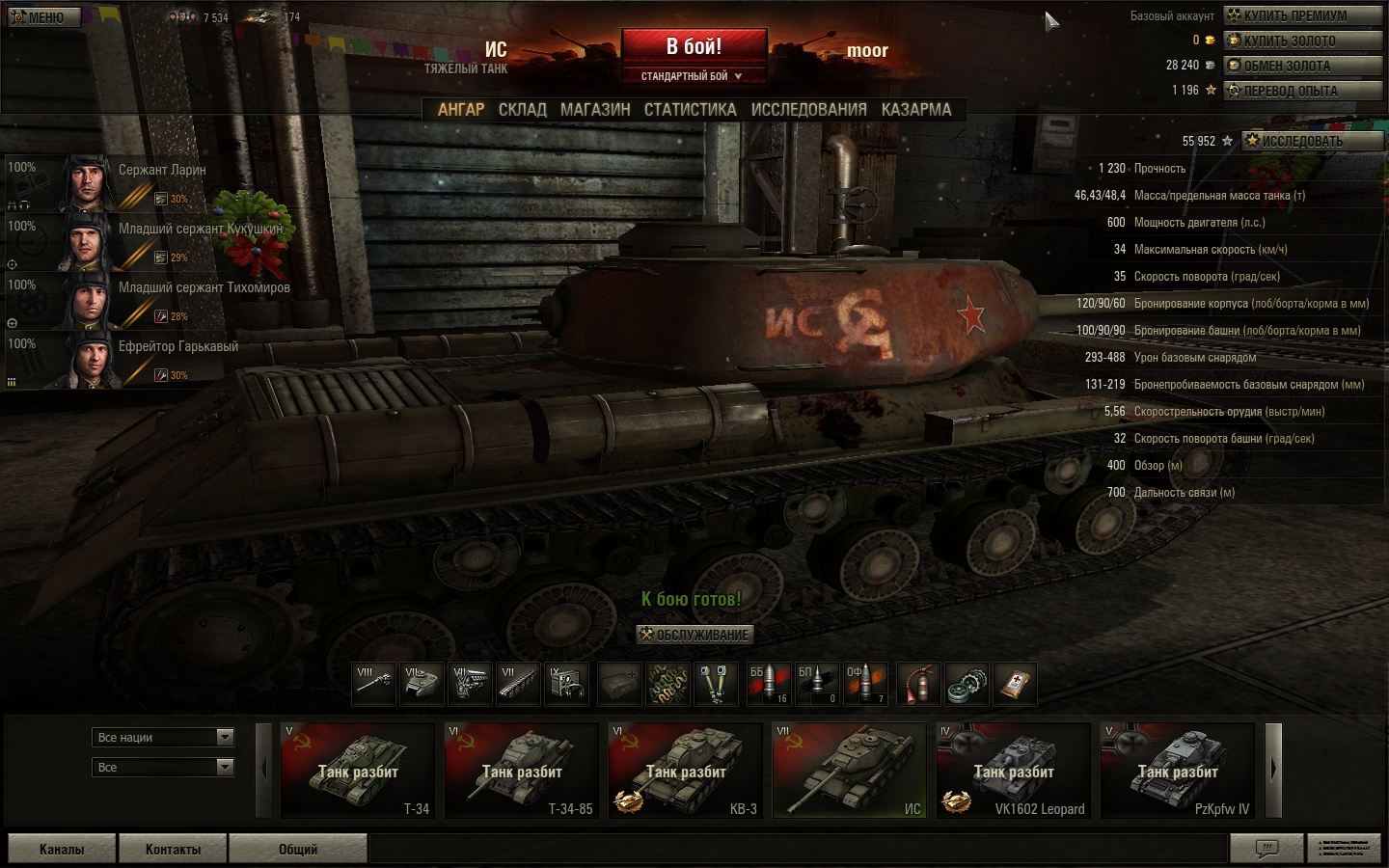Screen dimensions: 1389x868
Task: Choose the Купить золото button
Action: coord(1302,41)
